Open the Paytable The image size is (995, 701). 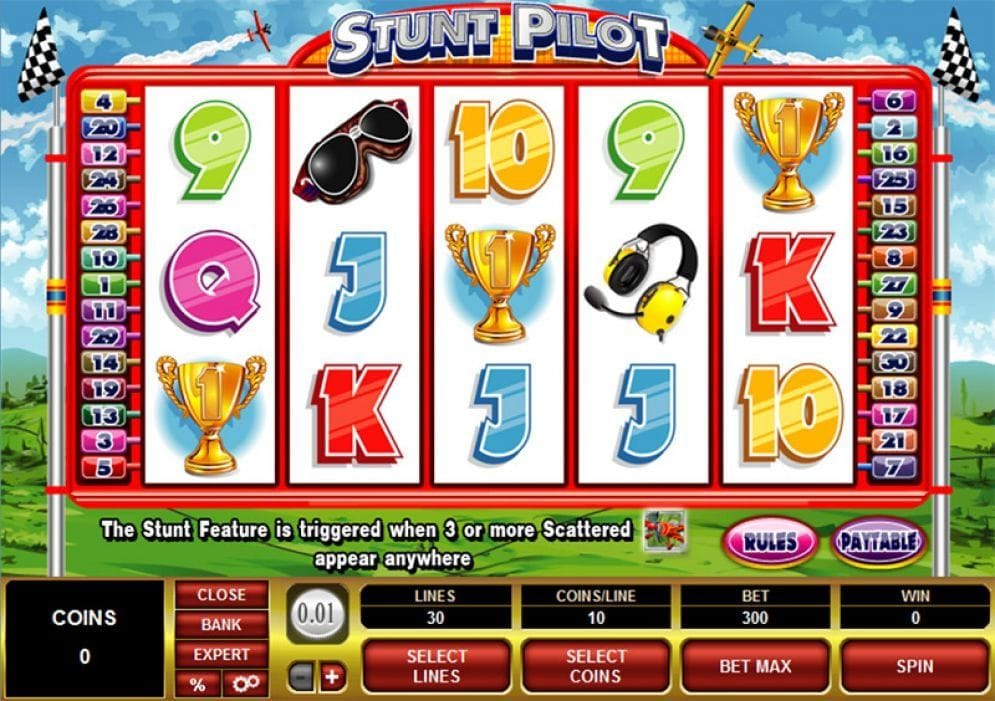878,543
